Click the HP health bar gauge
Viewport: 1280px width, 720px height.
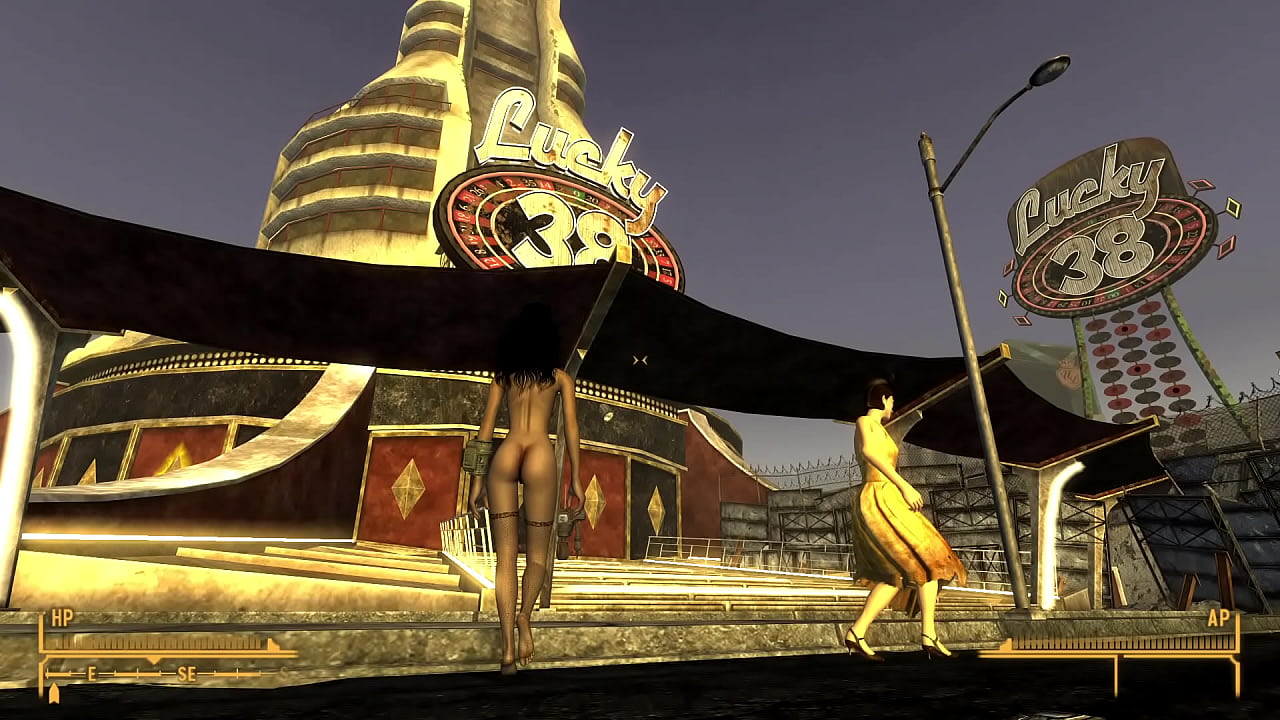pos(160,641)
